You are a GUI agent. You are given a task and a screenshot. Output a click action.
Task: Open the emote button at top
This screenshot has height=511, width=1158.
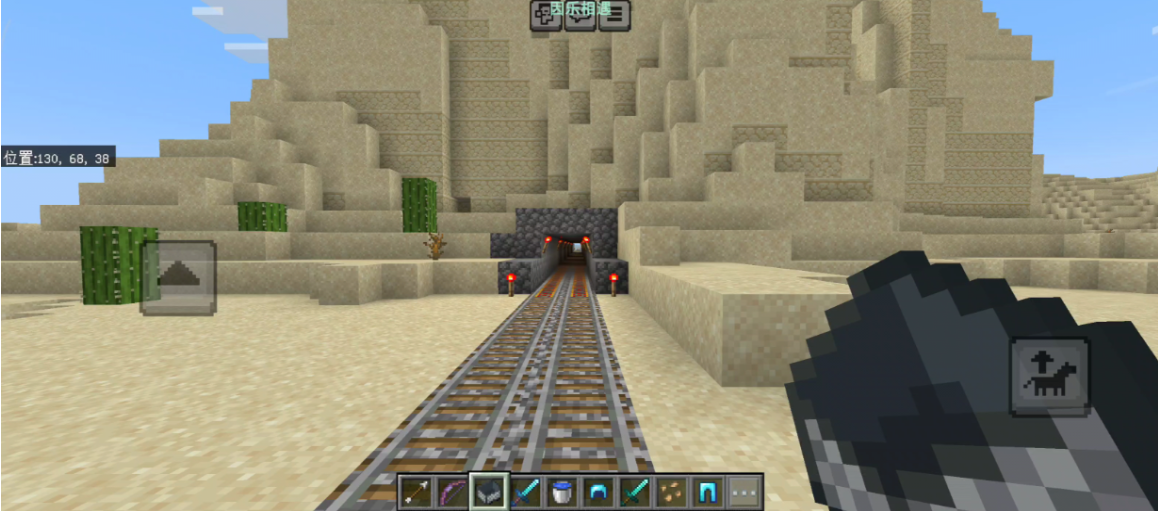click(545, 15)
